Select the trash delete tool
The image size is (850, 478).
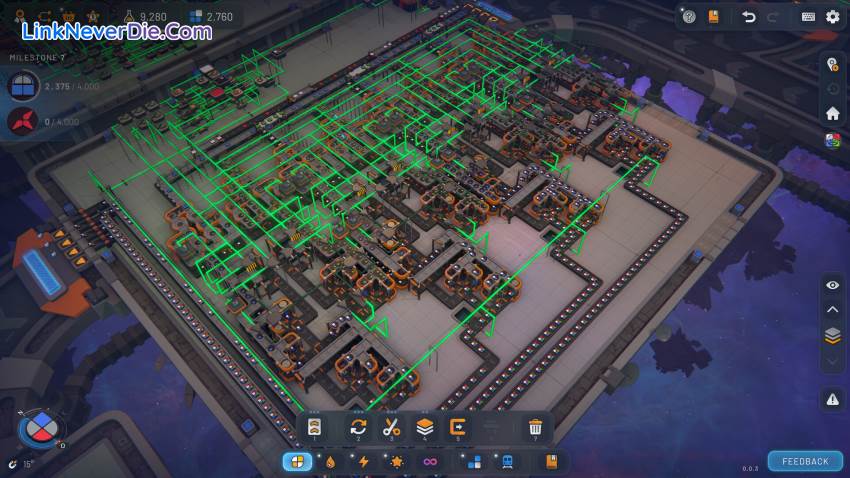point(535,427)
